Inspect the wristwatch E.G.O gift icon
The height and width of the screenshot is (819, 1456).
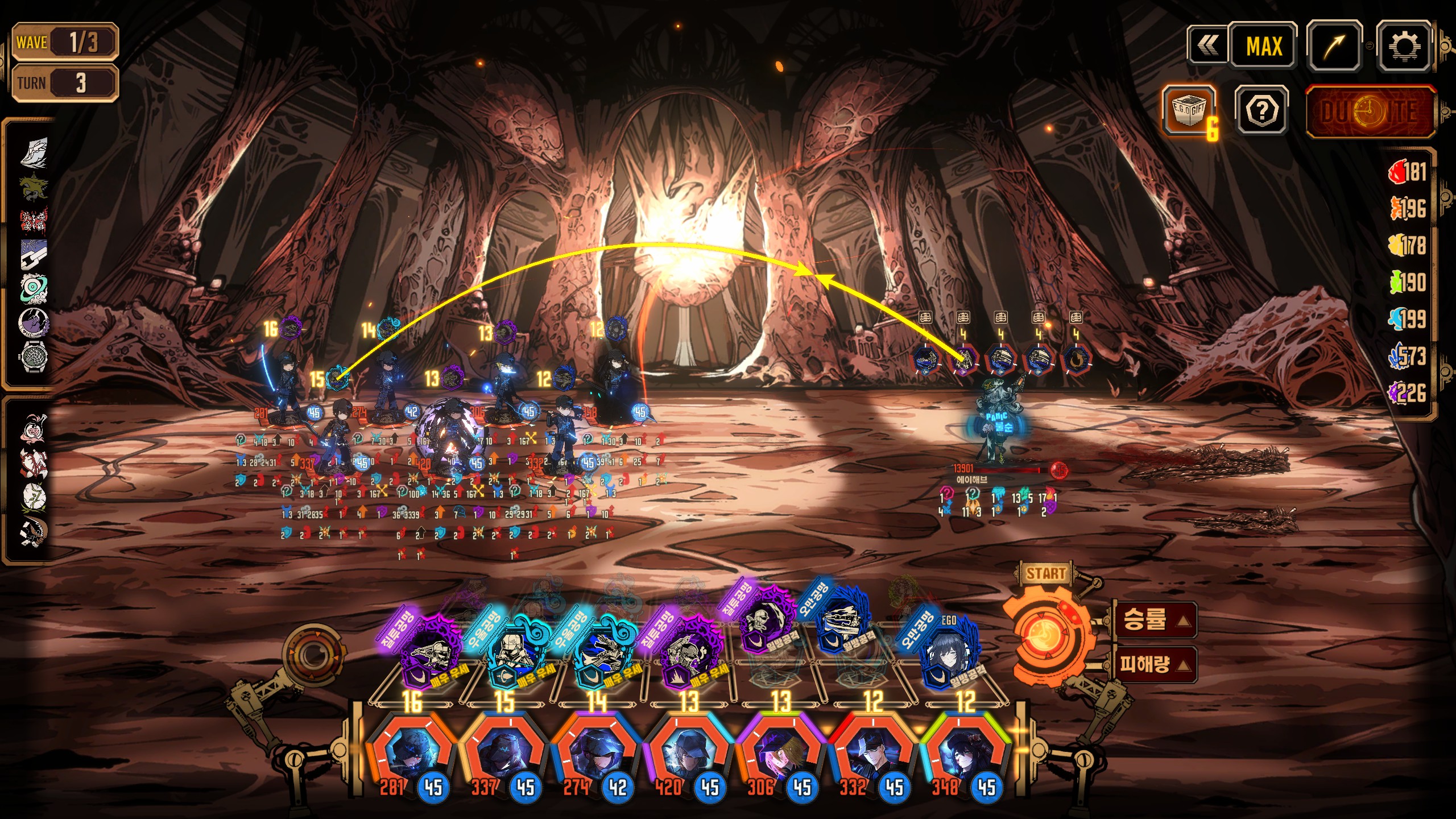[x=34, y=357]
